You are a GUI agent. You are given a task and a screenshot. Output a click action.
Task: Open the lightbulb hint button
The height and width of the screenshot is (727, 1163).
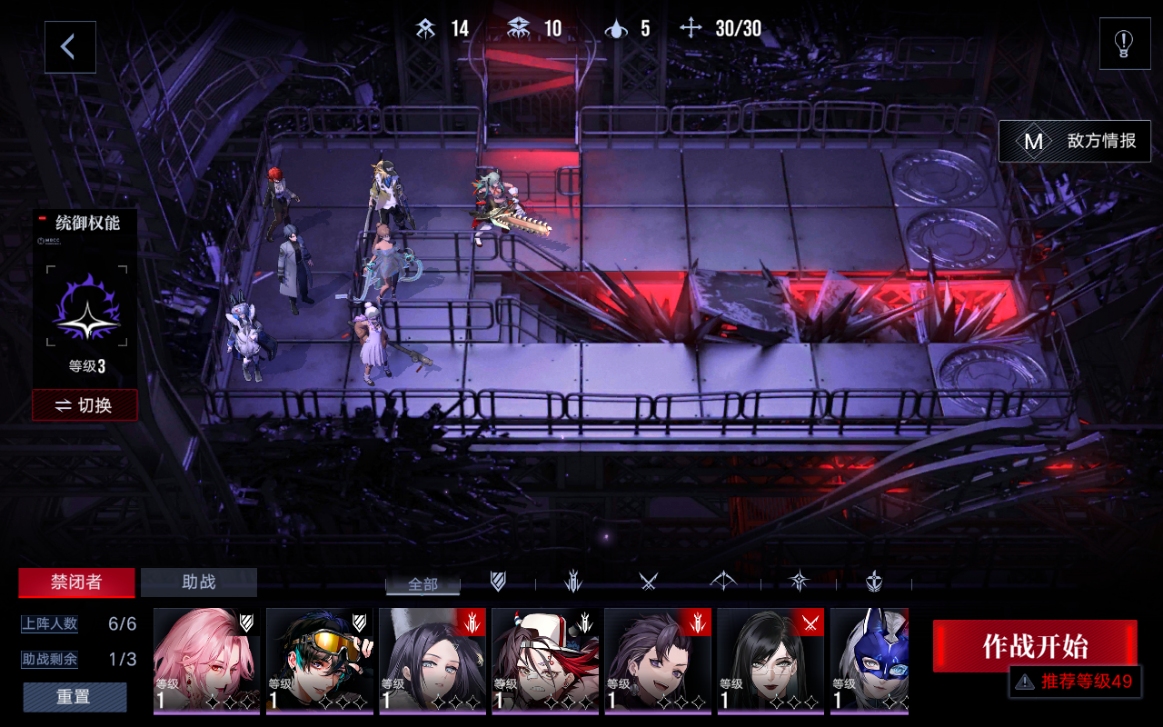[1124, 44]
